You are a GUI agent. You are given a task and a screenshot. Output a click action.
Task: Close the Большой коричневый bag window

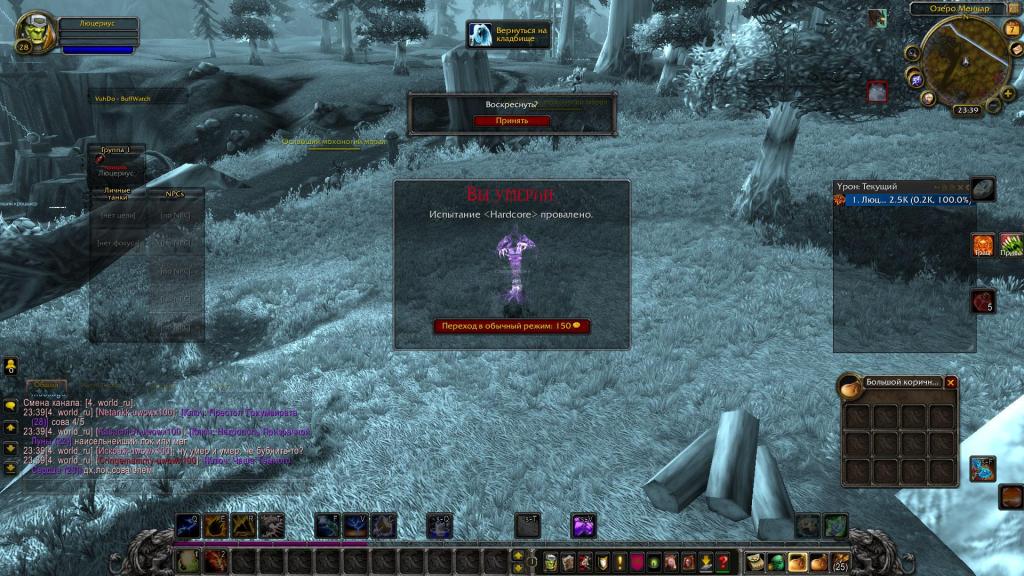pos(951,382)
